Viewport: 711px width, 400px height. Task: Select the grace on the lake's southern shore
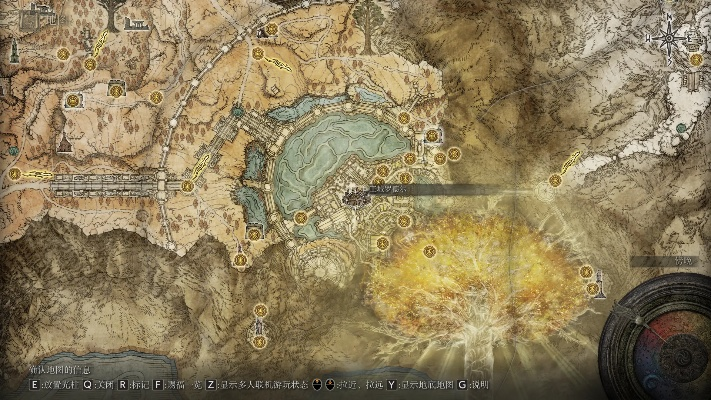pos(301,217)
